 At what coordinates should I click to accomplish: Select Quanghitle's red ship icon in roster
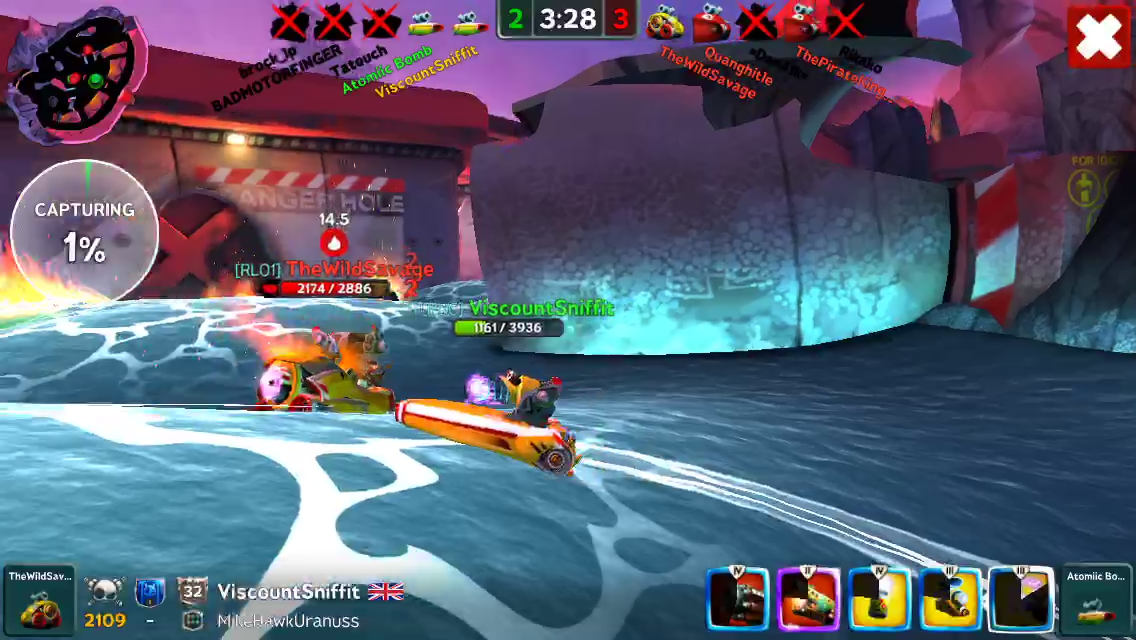pos(710,21)
